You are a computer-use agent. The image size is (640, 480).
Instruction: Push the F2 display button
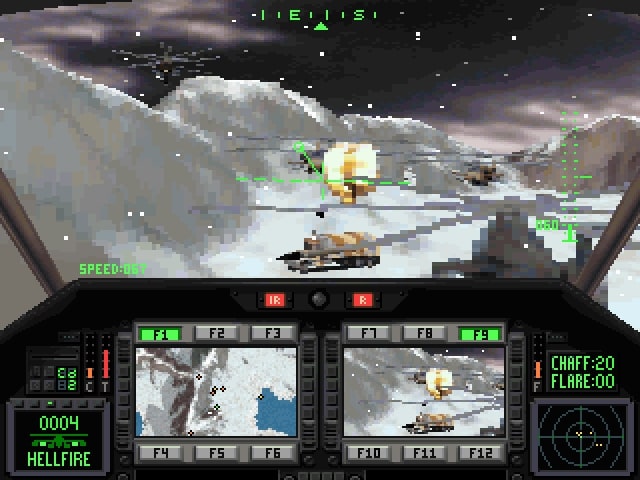coord(217,333)
